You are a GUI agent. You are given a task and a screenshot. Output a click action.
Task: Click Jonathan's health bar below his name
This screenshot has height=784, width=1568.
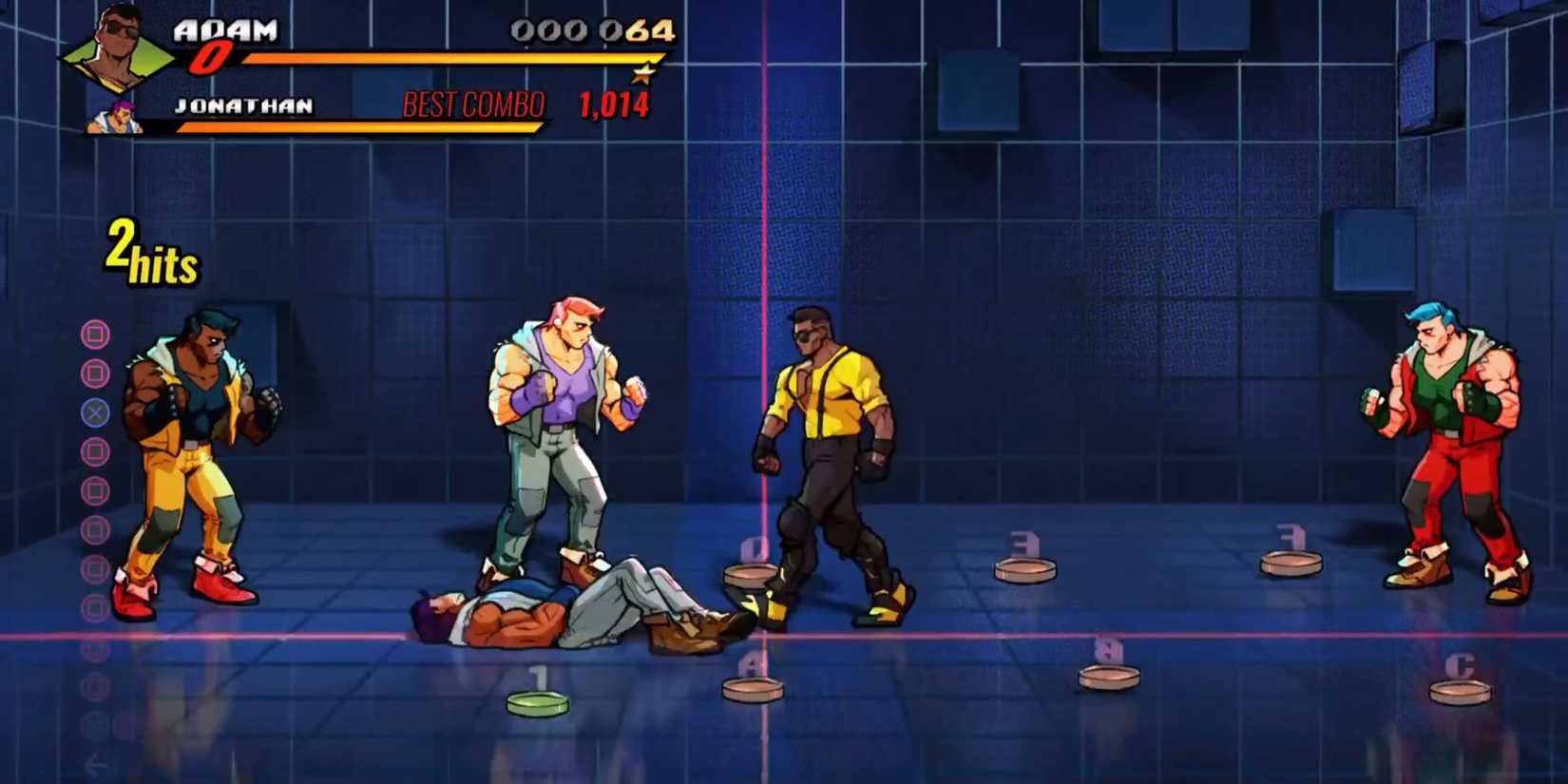(361, 128)
